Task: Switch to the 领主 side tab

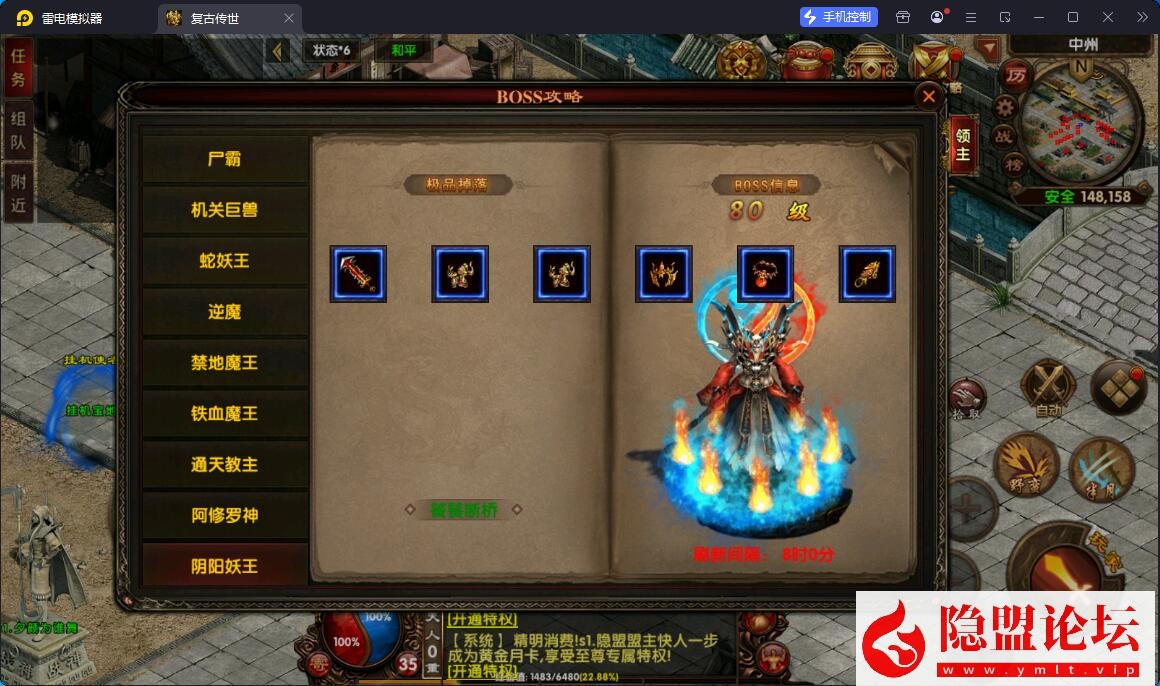Action: click(962, 146)
